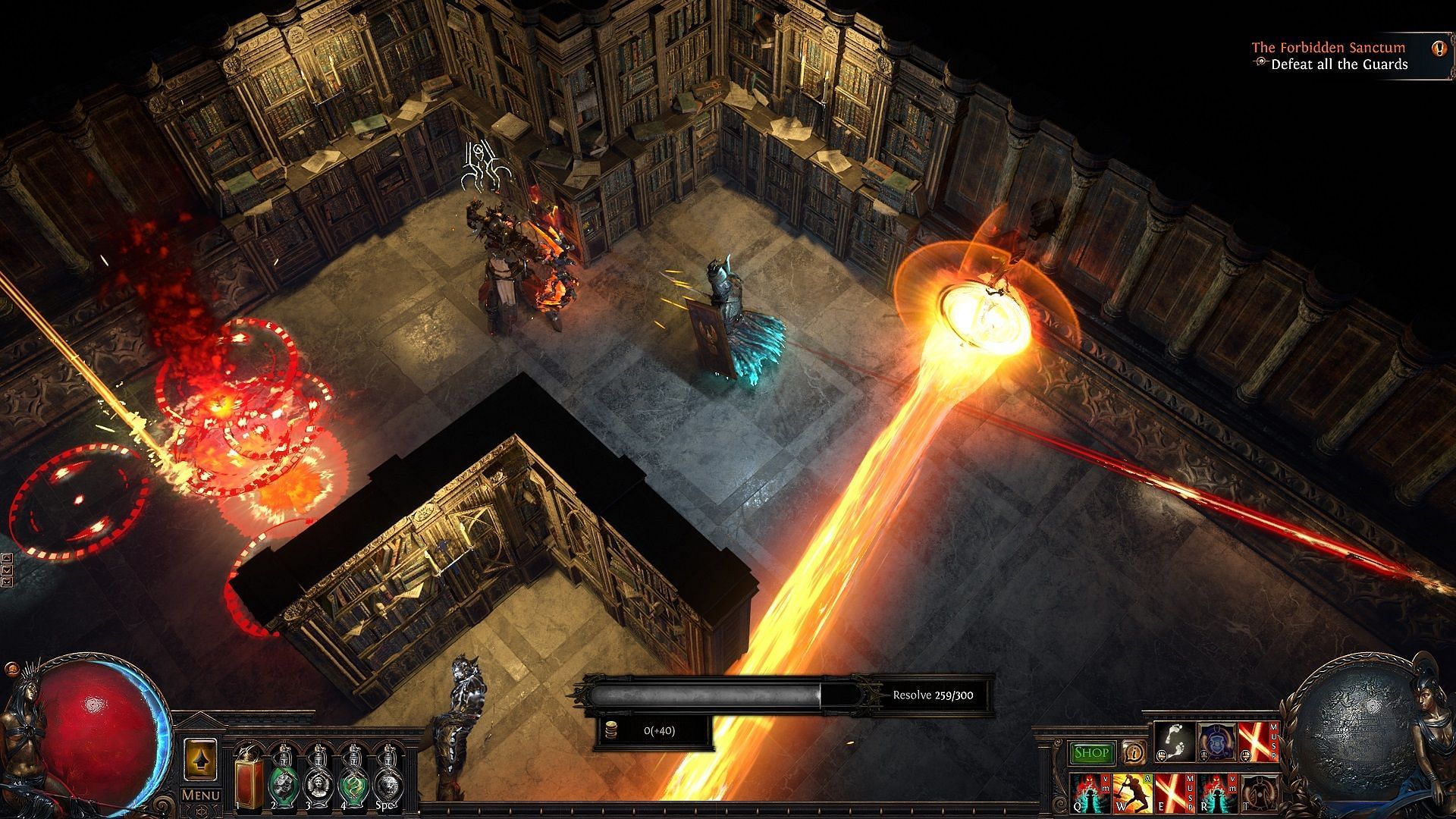Image resolution: width=1456 pixels, height=819 pixels.
Task: Click the orange quest alert exclamation icon
Action: click(1439, 49)
